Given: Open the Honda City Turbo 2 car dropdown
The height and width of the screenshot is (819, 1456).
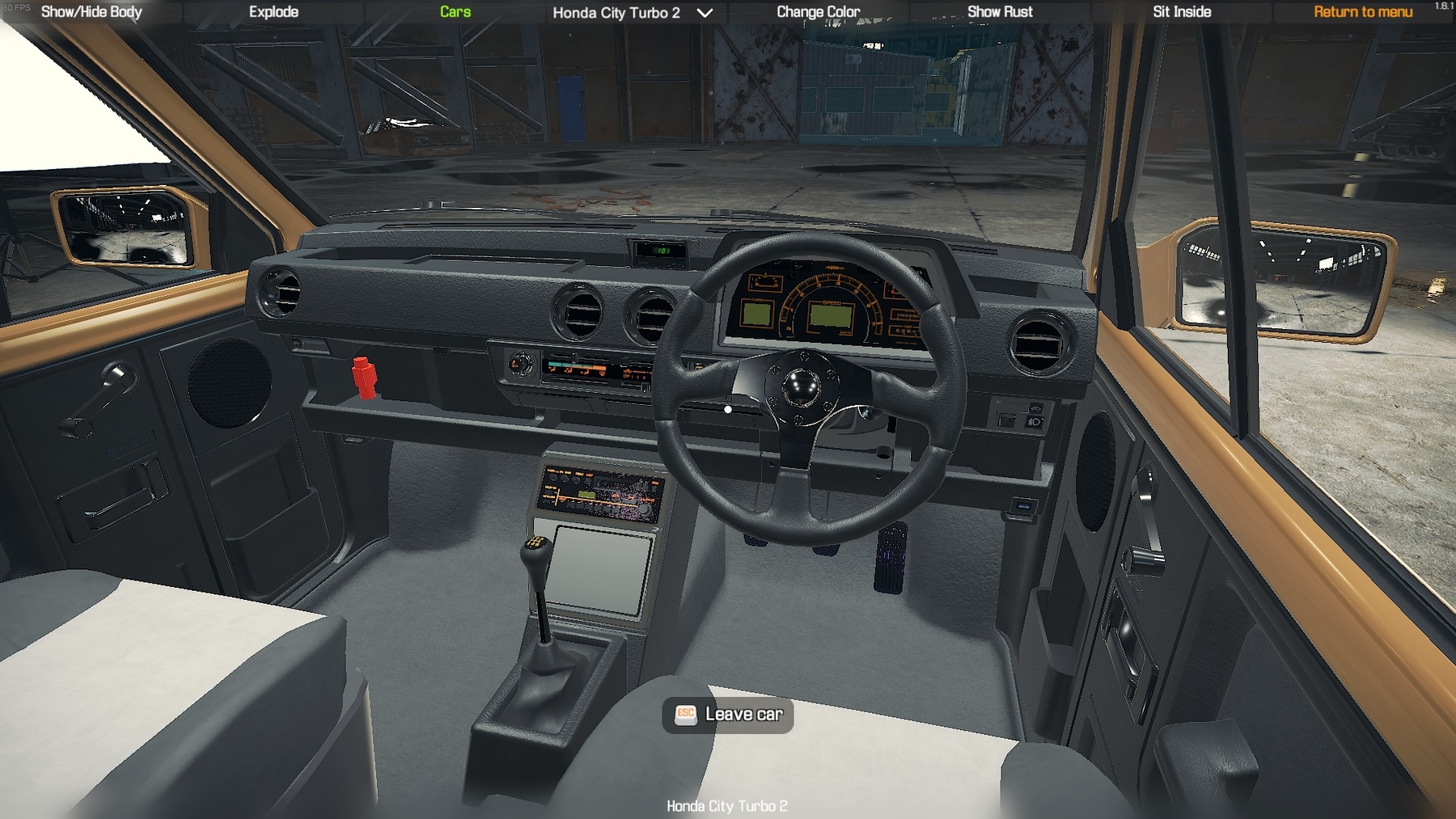Looking at the screenshot, I should [632, 13].
